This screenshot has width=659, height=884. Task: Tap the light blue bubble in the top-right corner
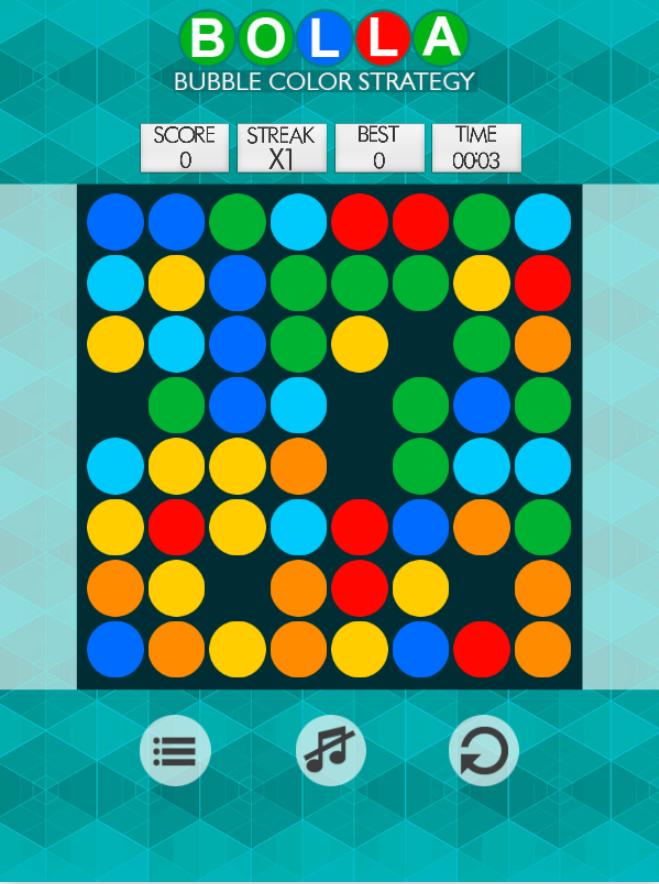(543, 222)
